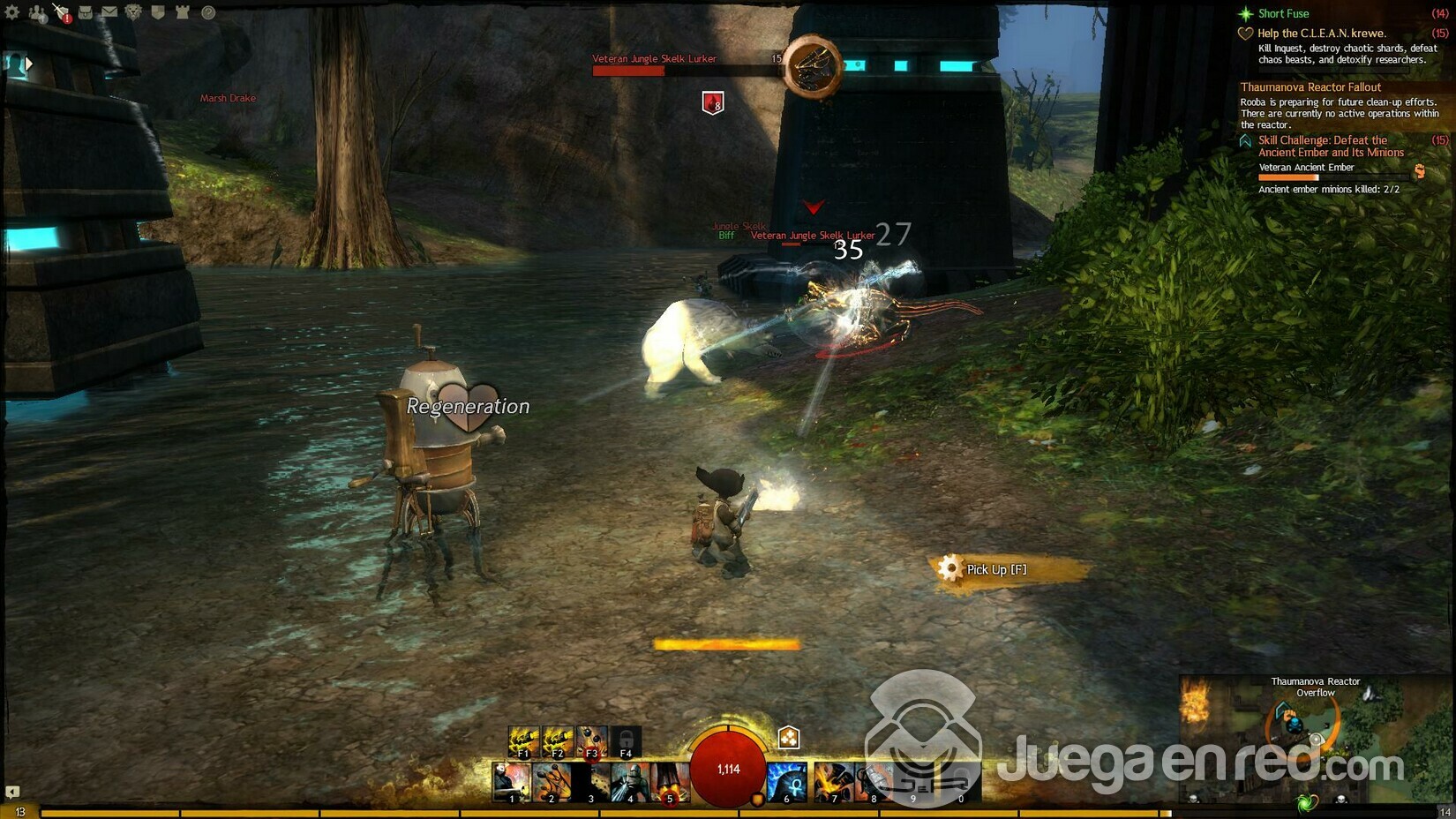Open the game menu gear icon

click(x=12, y=12)
